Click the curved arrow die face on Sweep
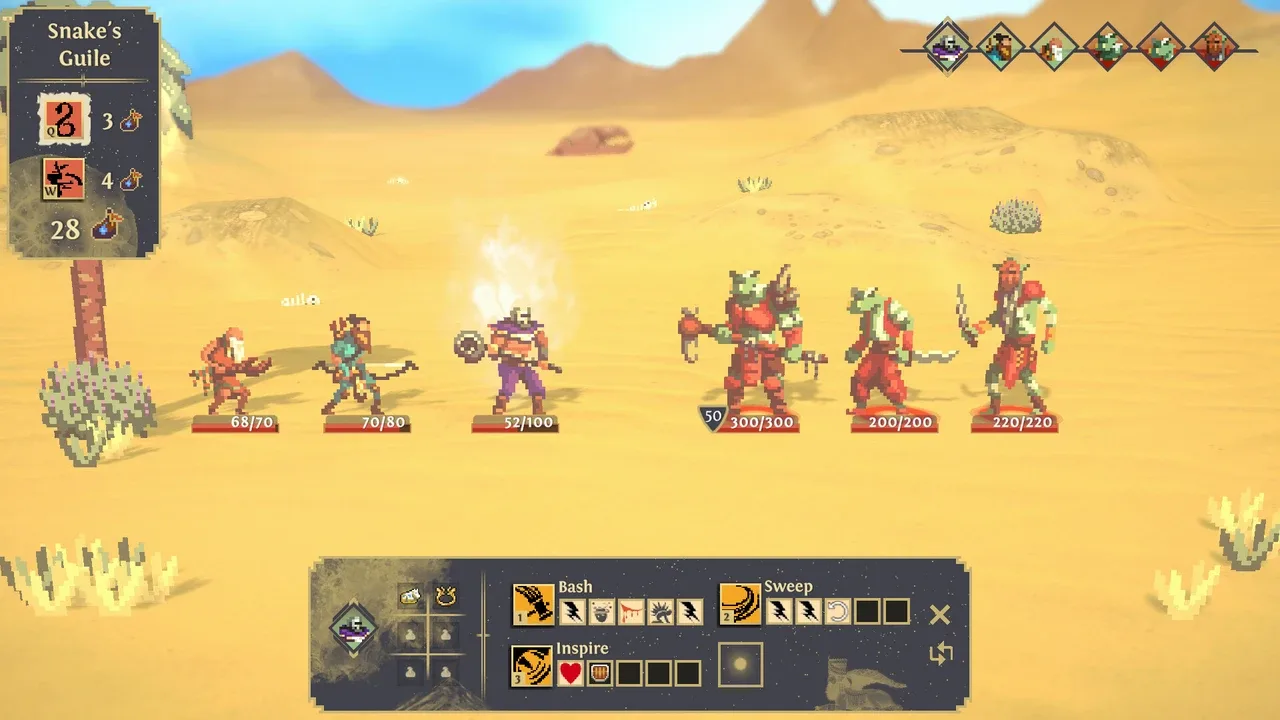This screenshot has height=720, width=1280. (837, 611)
